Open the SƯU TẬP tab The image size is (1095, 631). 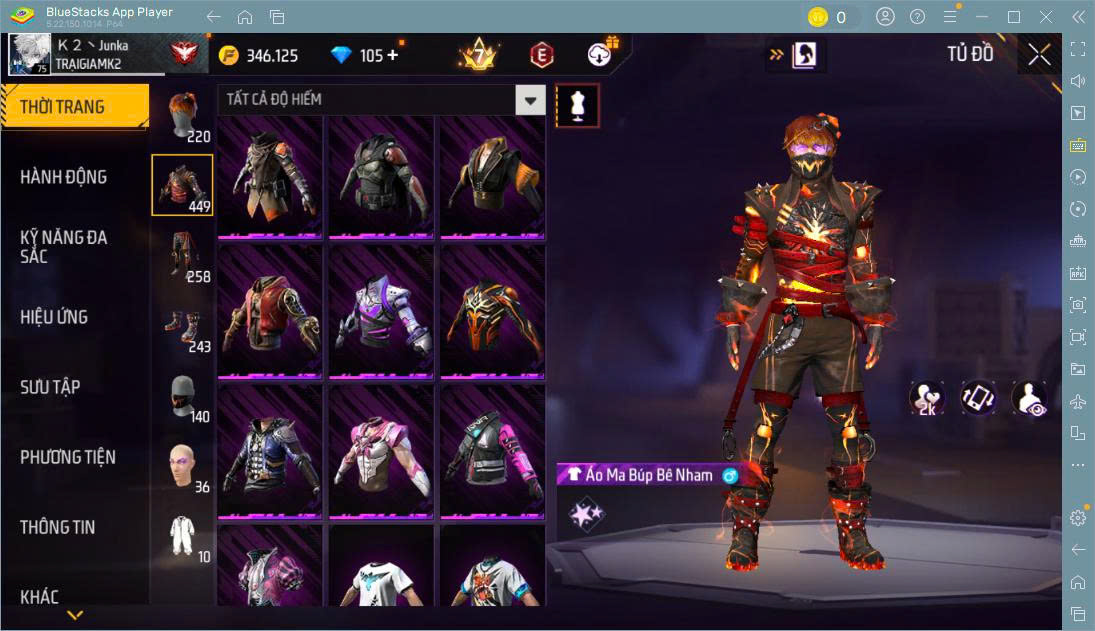coord(51,387)
